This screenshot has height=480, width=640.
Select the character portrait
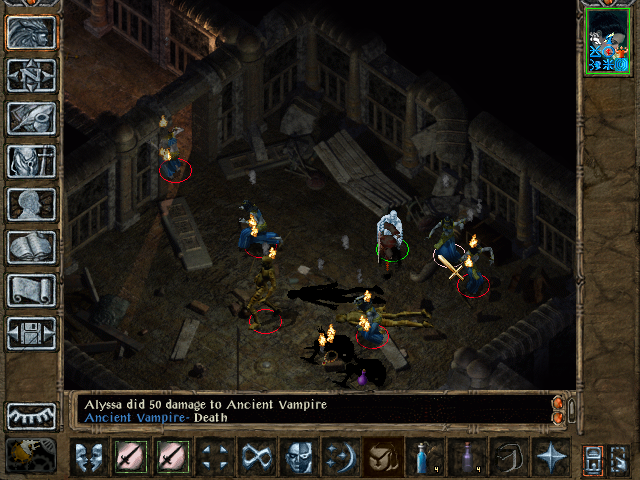tap(609, 40)
